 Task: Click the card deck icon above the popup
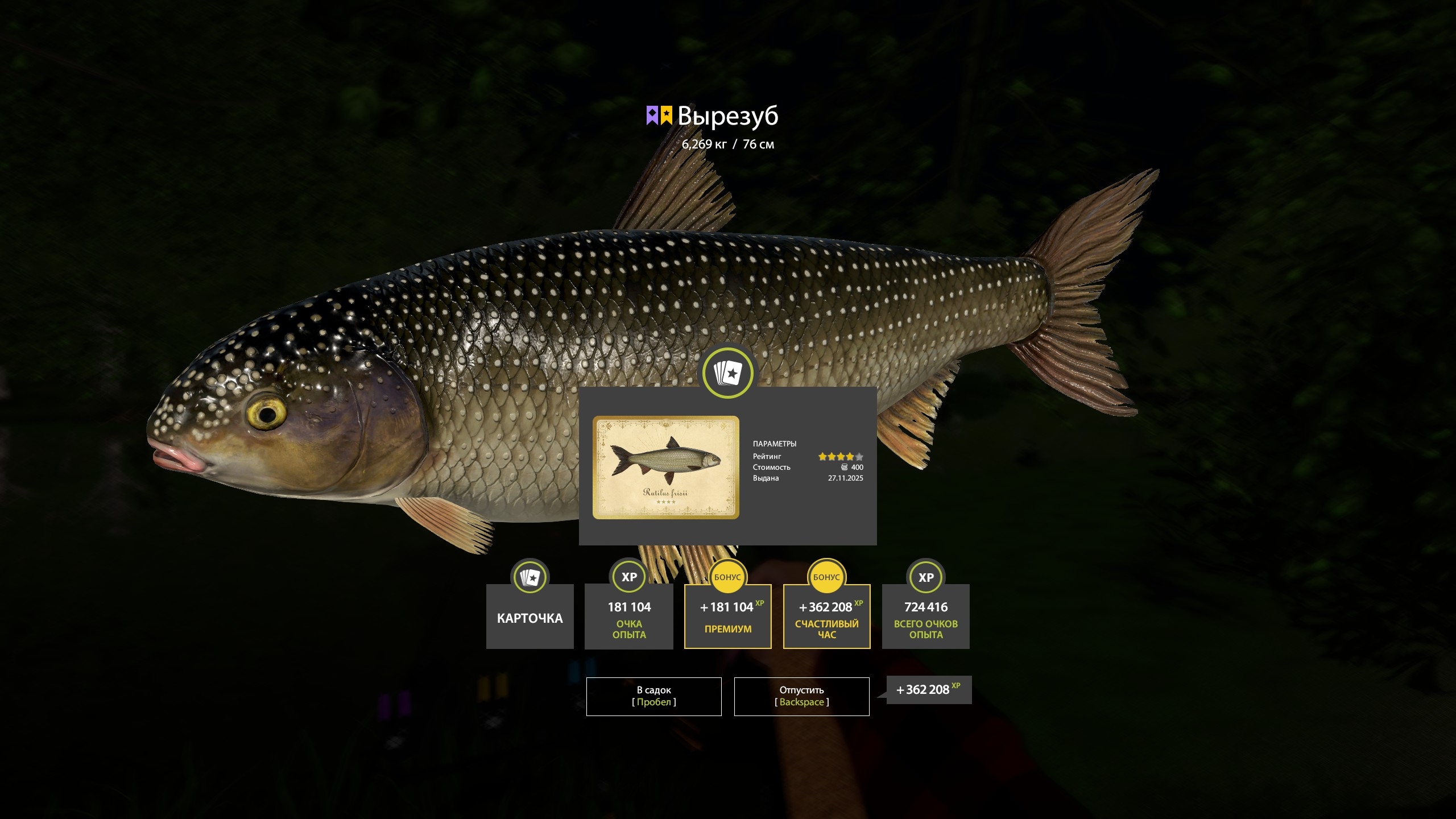[x=727, y=373]
